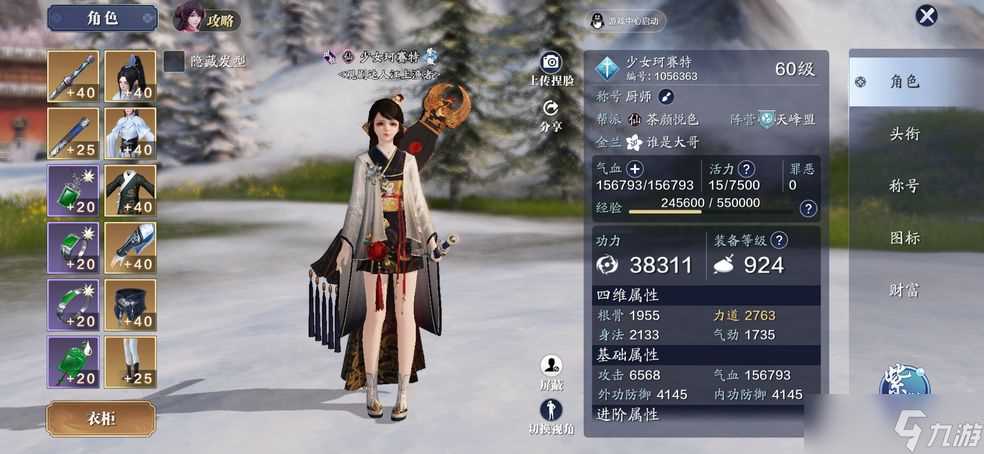
Task: Select the 角色 tab on the right
Action: (904, 82)
